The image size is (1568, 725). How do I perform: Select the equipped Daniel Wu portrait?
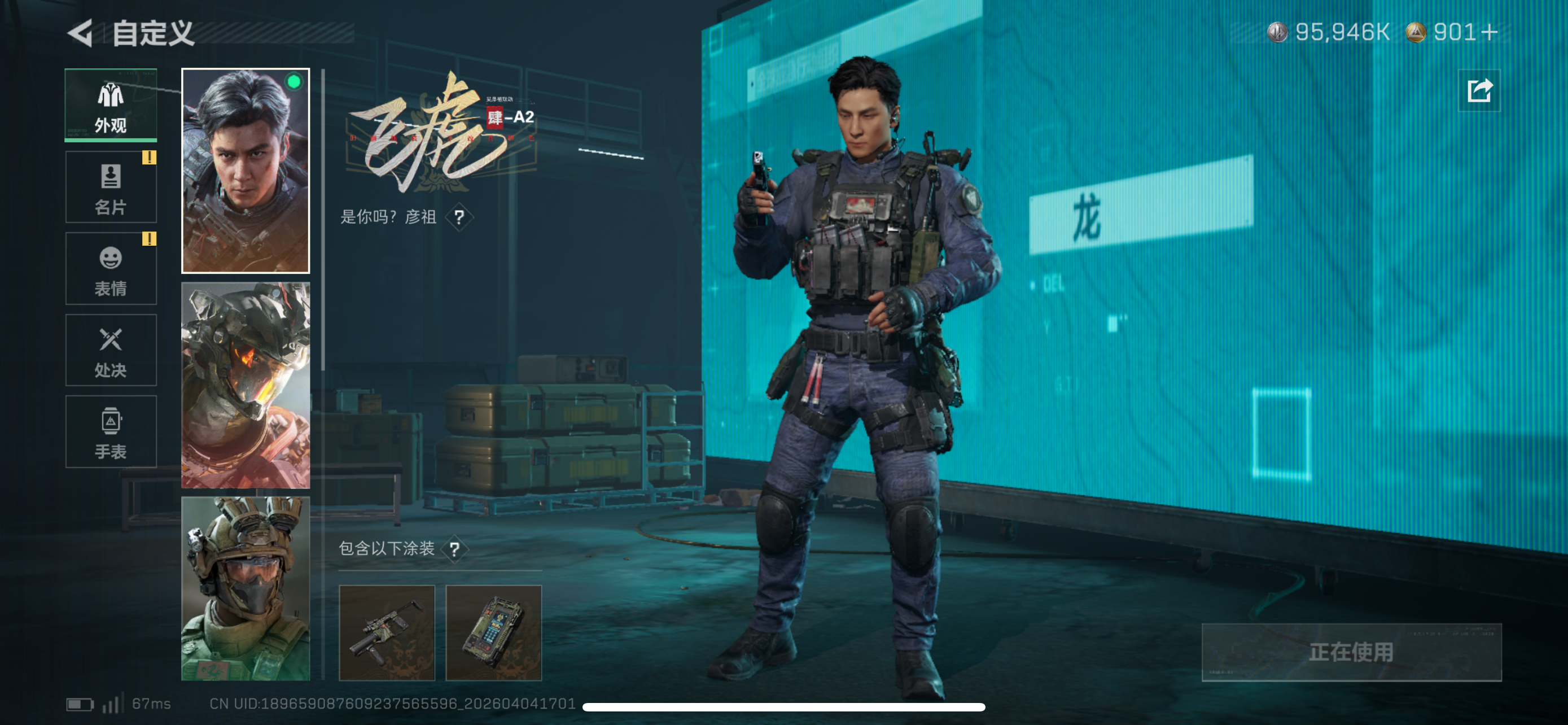[246, 172]
